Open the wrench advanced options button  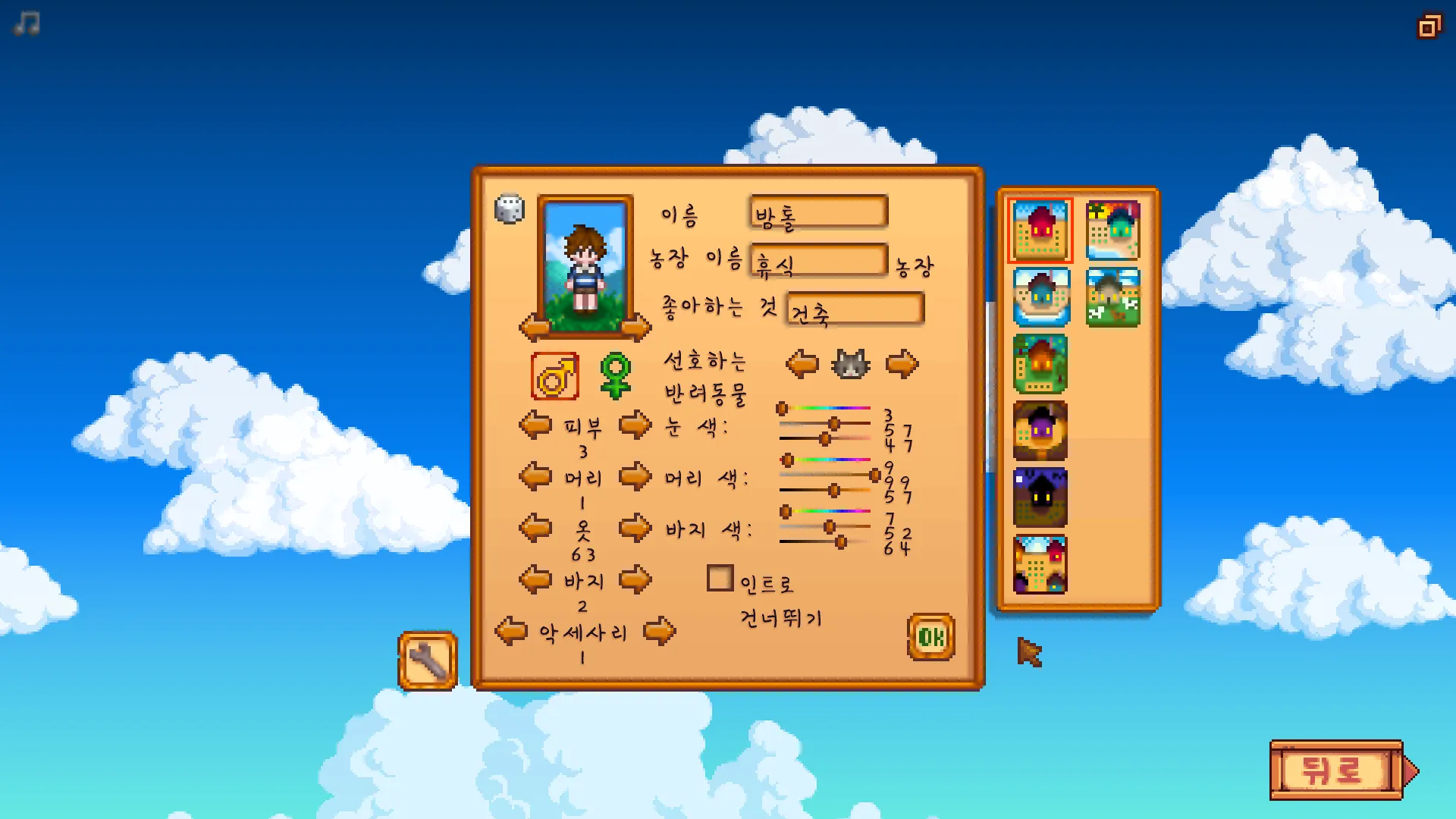(x=428, y=661)
